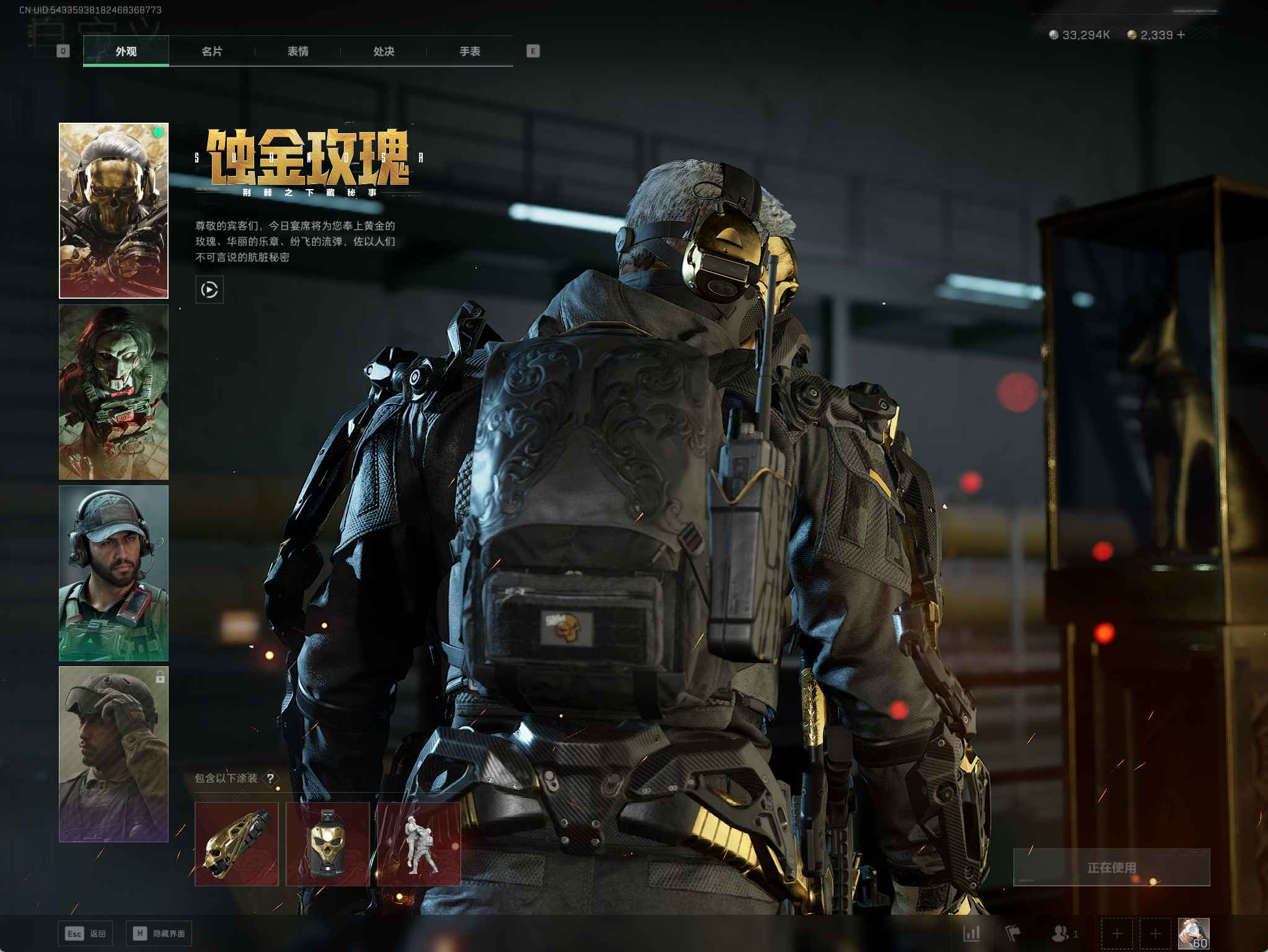Viewport: 1268px width, 952px height.
Task: Click the 返回 (back) button
Action: tap(85, 933)
